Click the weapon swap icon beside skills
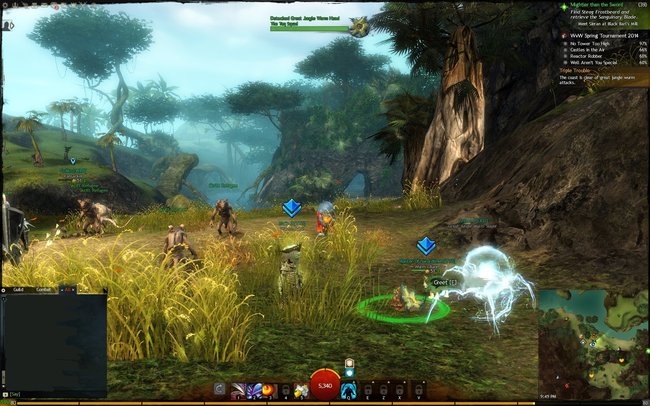 click(220, 389)
